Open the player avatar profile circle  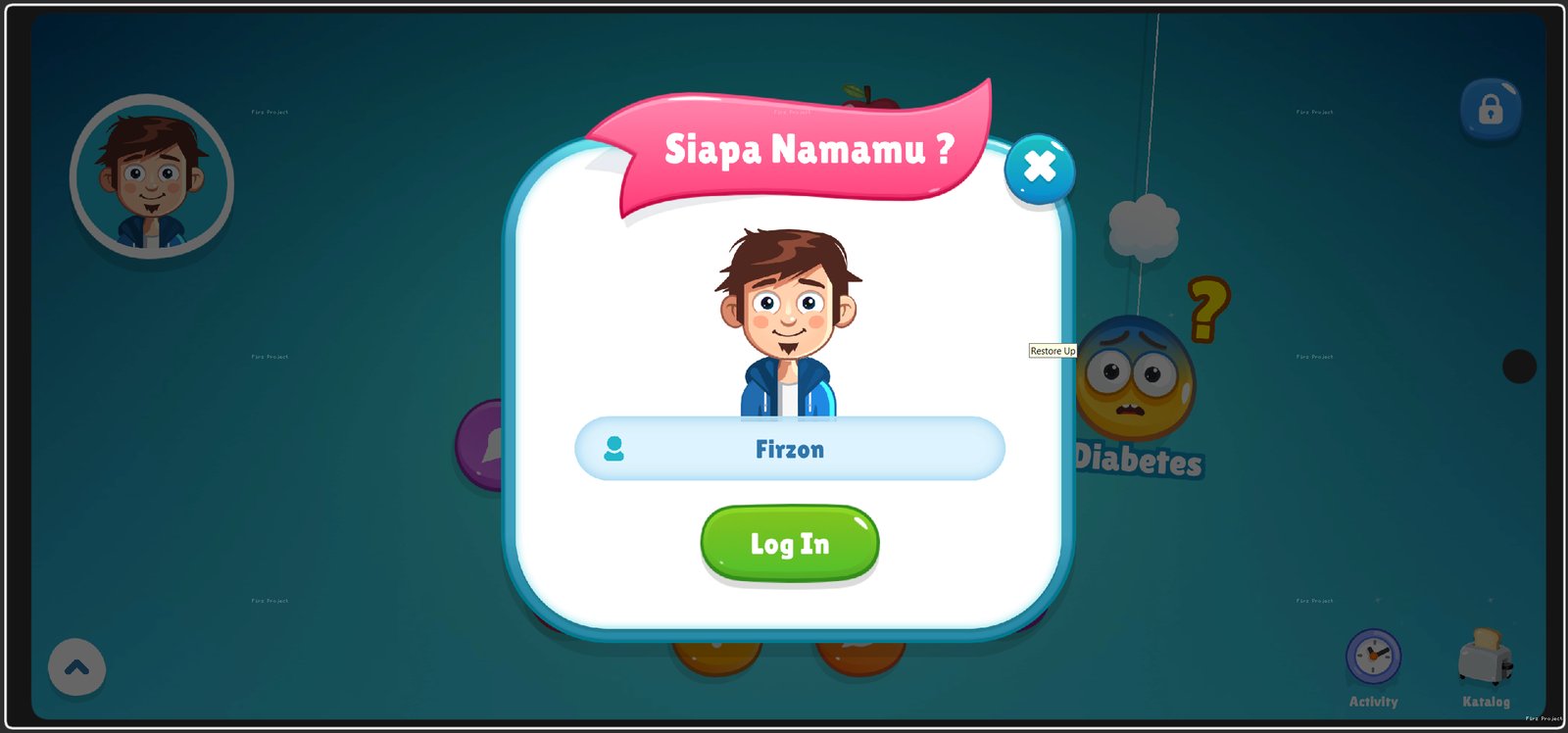(x=152, y=177)
